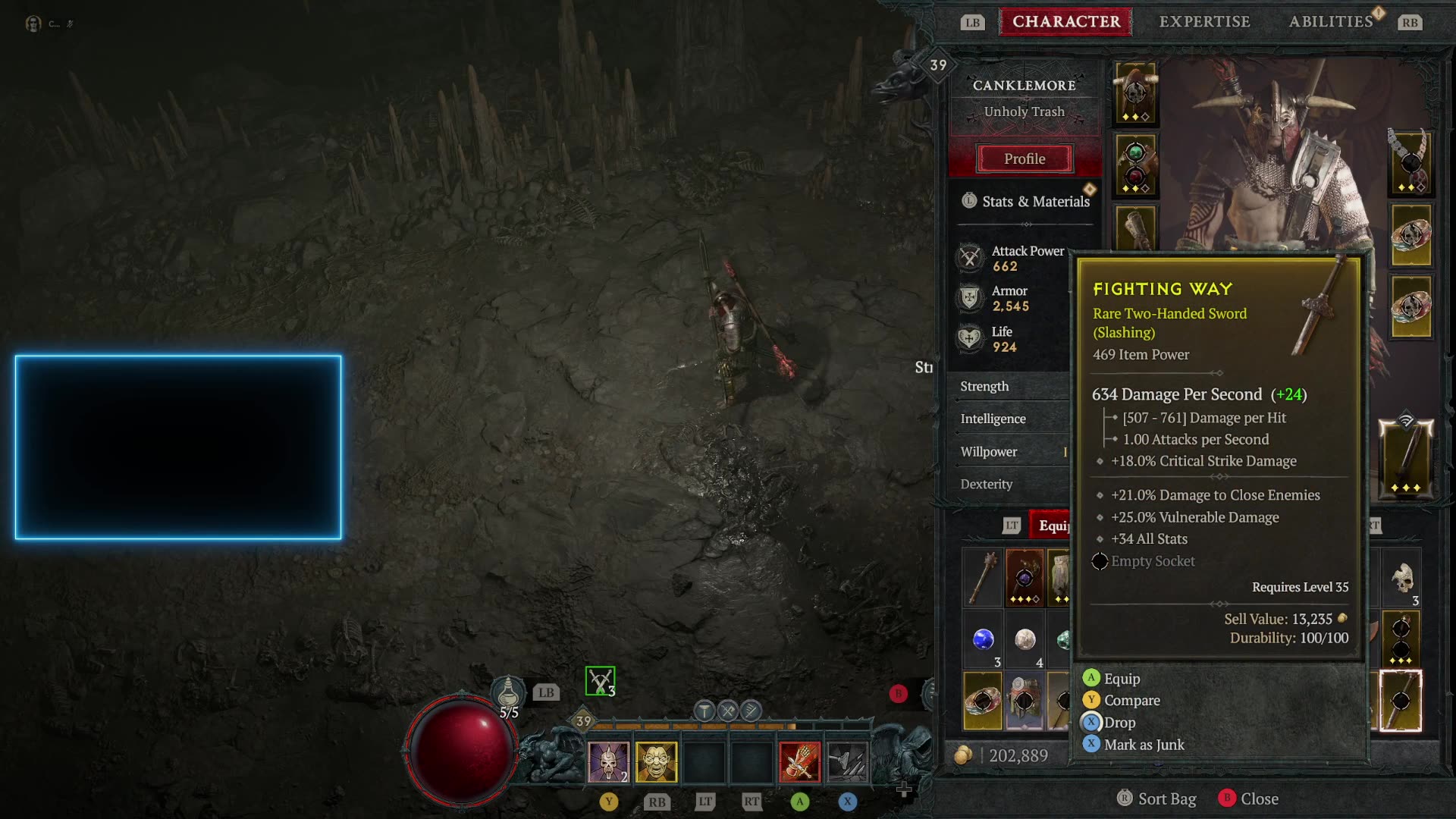The image size is (1456, 819).
Task: Toggle Mark as Junk on Fighting Way
Action: click(x=1144, y=745)
